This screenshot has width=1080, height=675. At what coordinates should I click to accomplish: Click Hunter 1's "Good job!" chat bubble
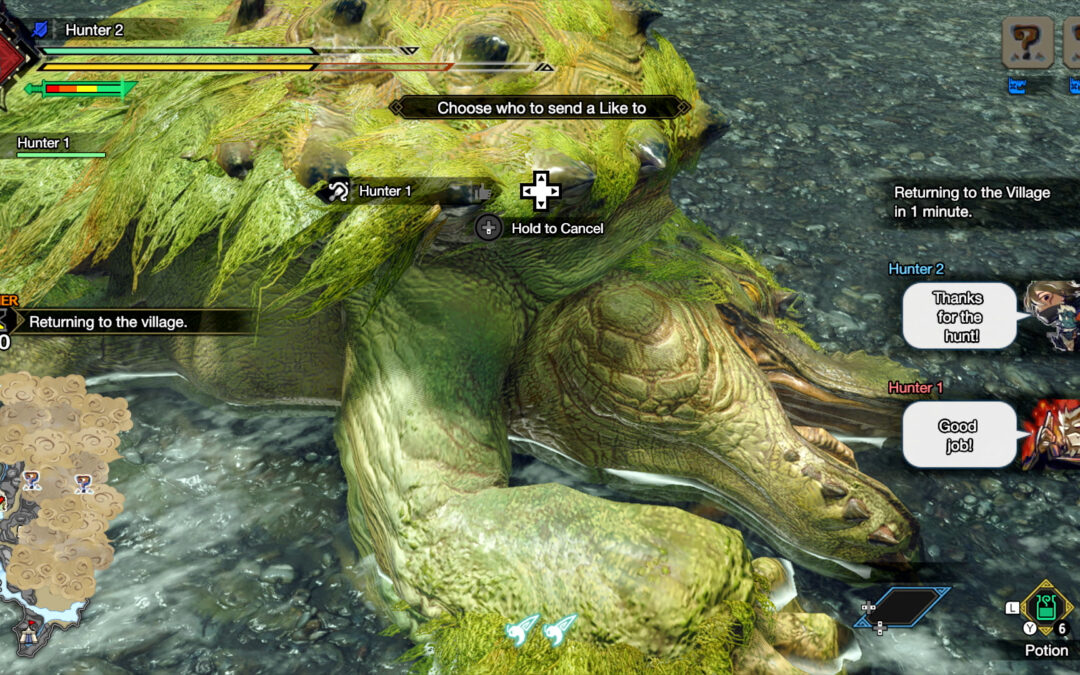click(957, 435)
